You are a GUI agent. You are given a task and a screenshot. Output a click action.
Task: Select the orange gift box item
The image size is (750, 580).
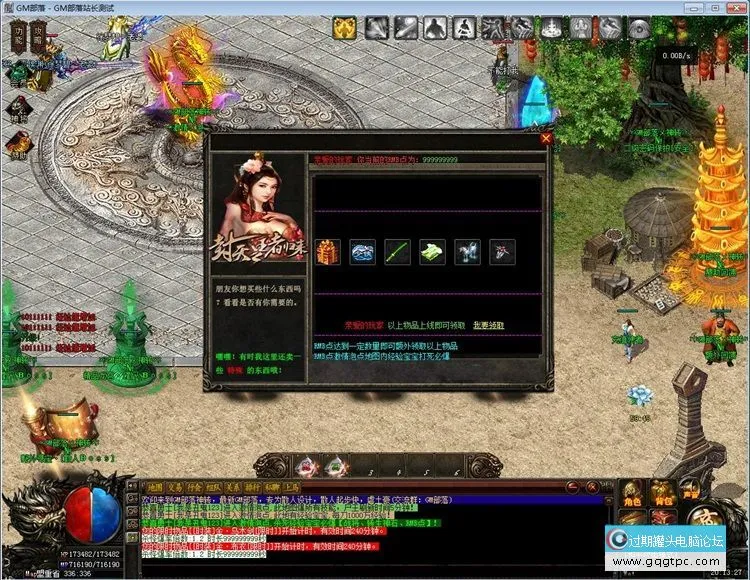(x=327, y=252)
